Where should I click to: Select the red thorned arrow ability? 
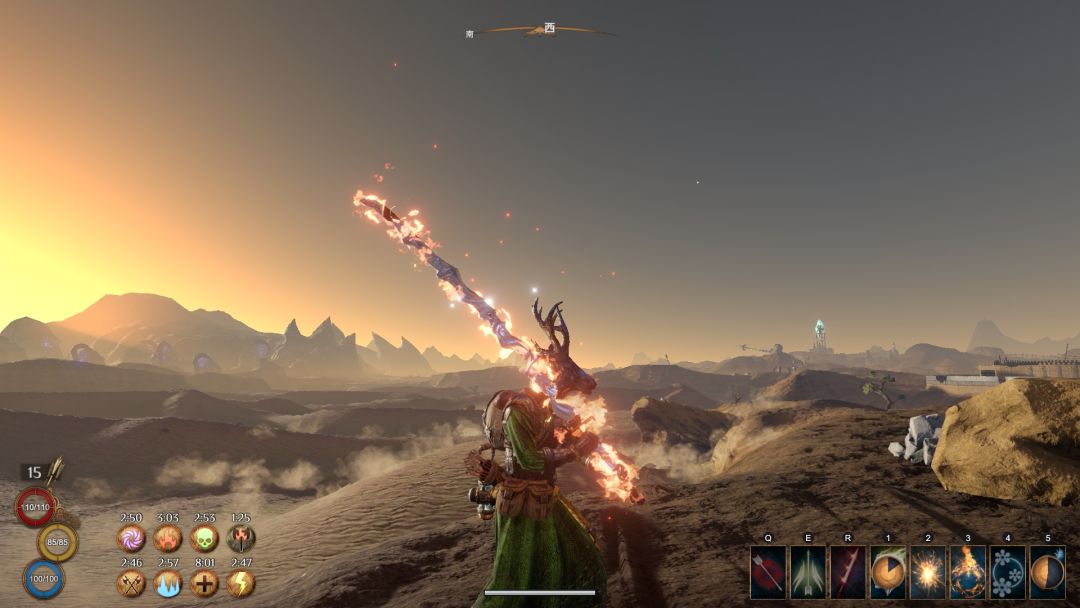[848, 572]
